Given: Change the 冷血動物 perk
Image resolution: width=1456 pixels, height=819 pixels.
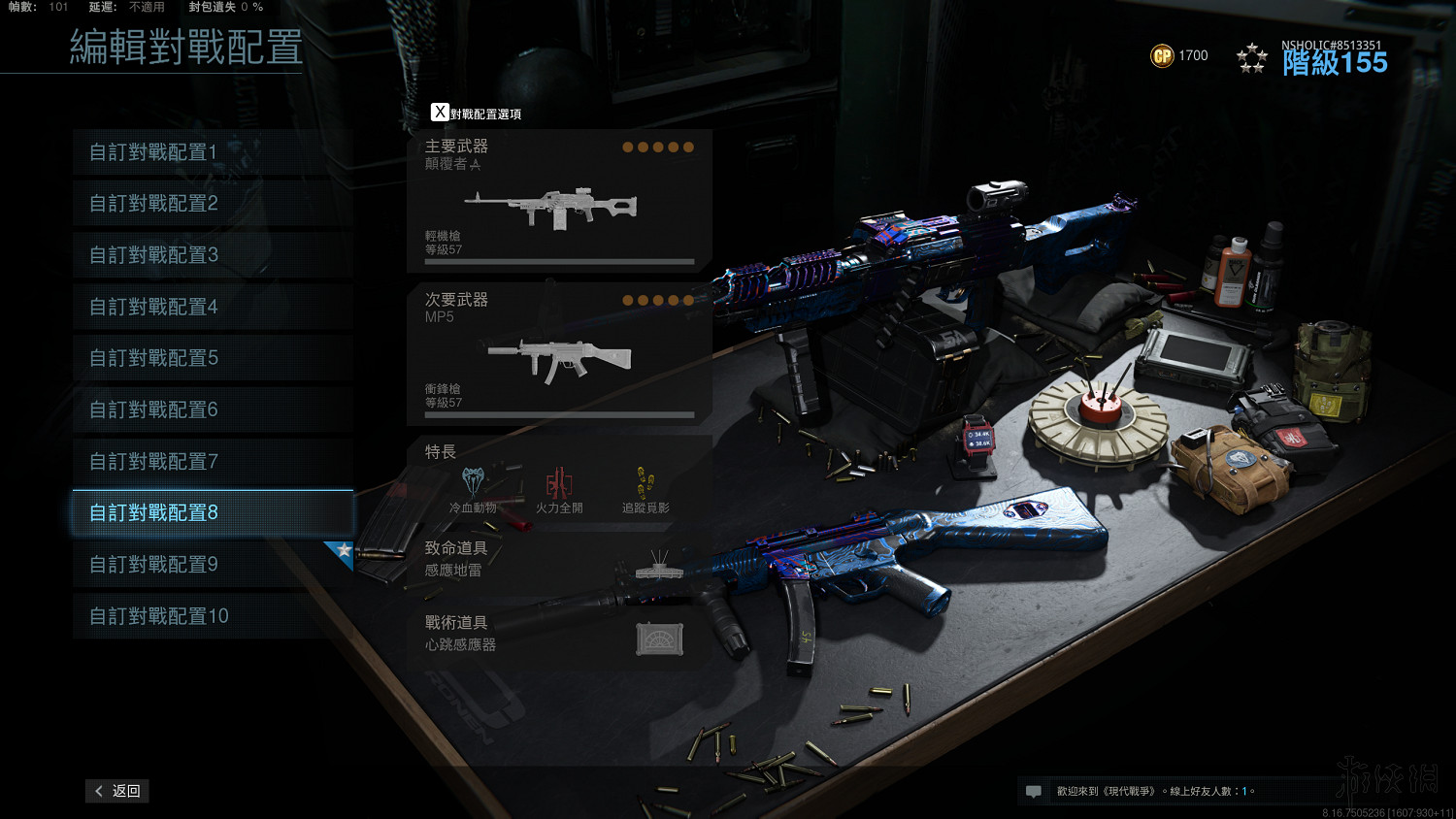Looking at the screenshot, I should (473, 489).
